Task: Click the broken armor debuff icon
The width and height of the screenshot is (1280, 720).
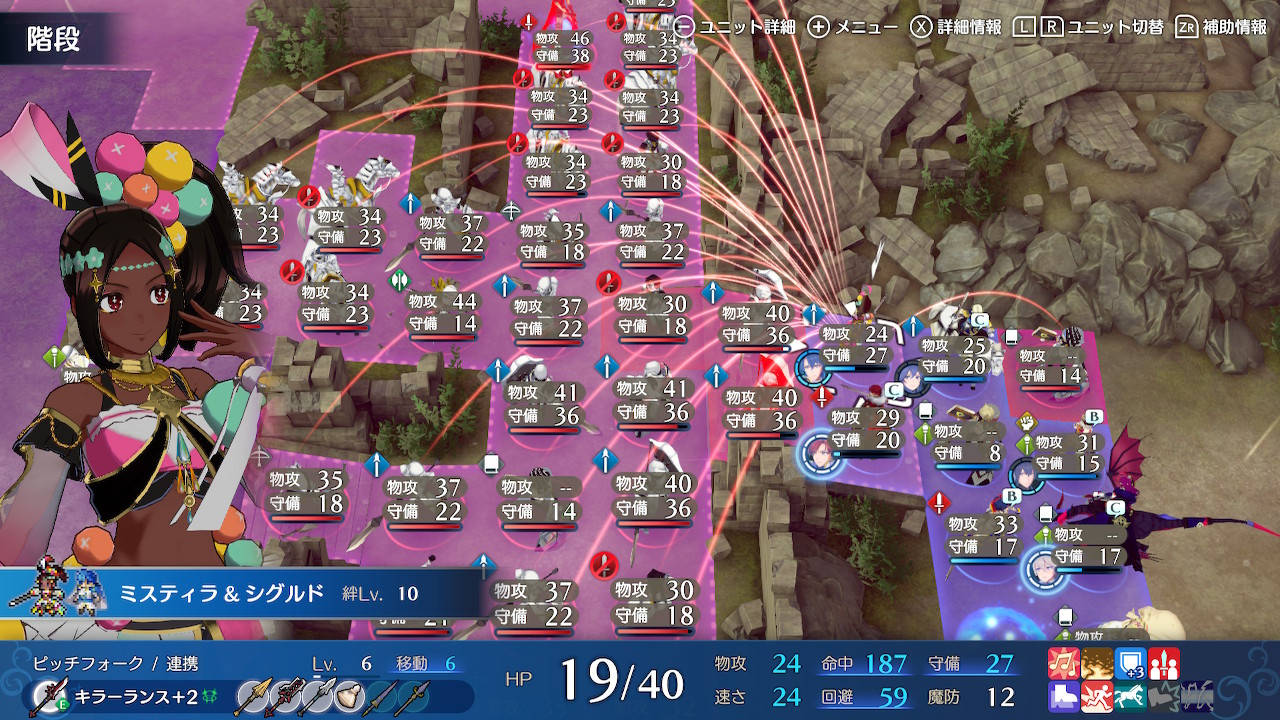Action: pyautogui.click(x=1162, y=697)
